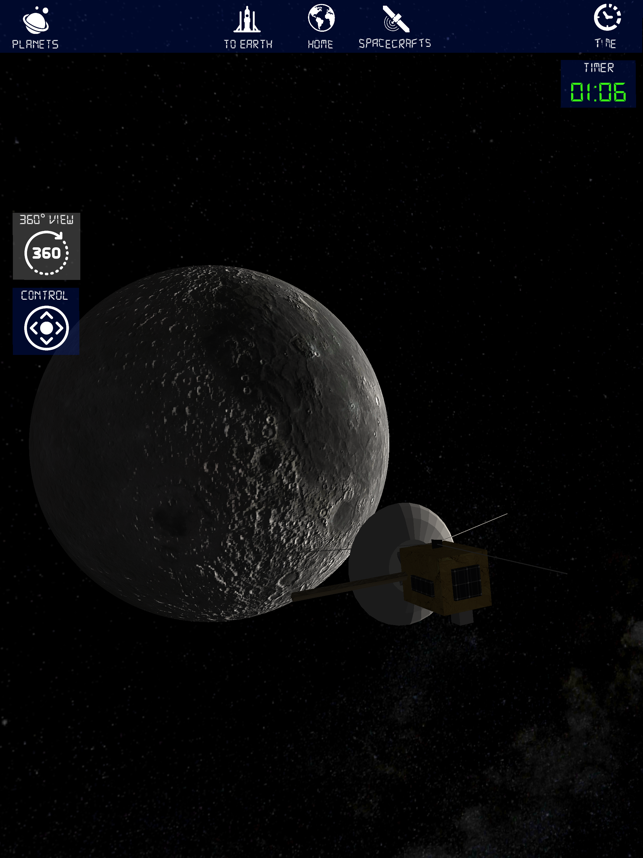Go to the Home globe button

321,27
